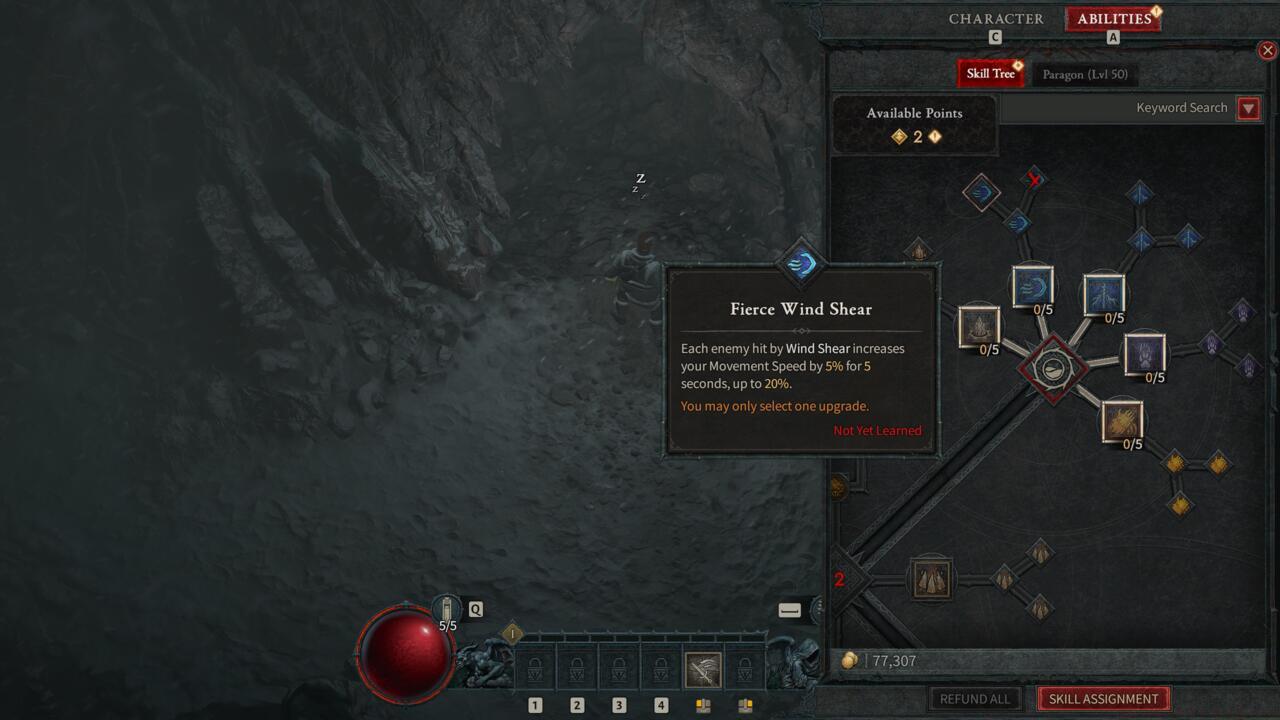
Task: Switch to the Character tab
Action: [995, 19]
